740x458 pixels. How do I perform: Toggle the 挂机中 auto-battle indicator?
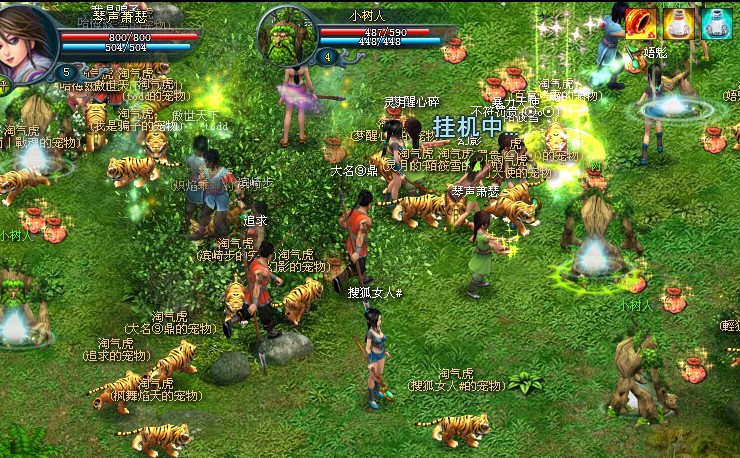[467, 127]
